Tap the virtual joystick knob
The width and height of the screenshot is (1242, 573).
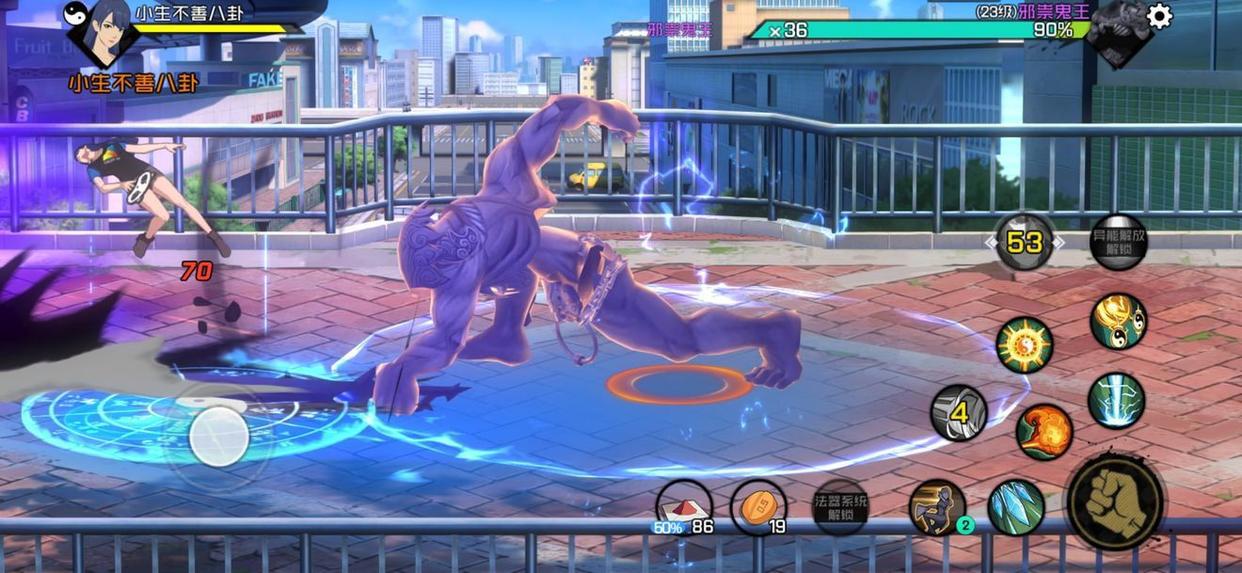(219, 436)
